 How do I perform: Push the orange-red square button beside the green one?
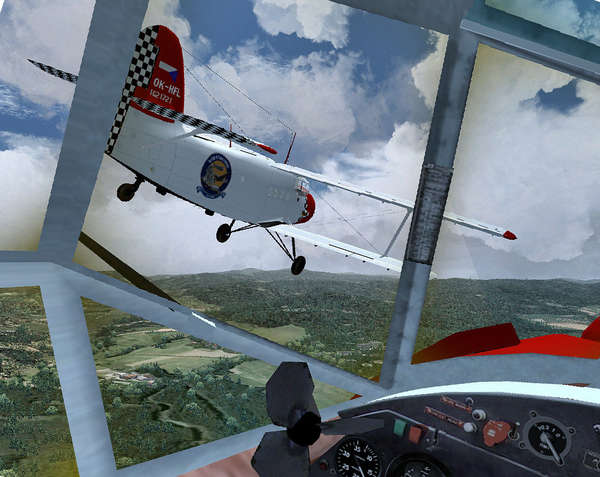pyautogui.click(x=415, y=435)
